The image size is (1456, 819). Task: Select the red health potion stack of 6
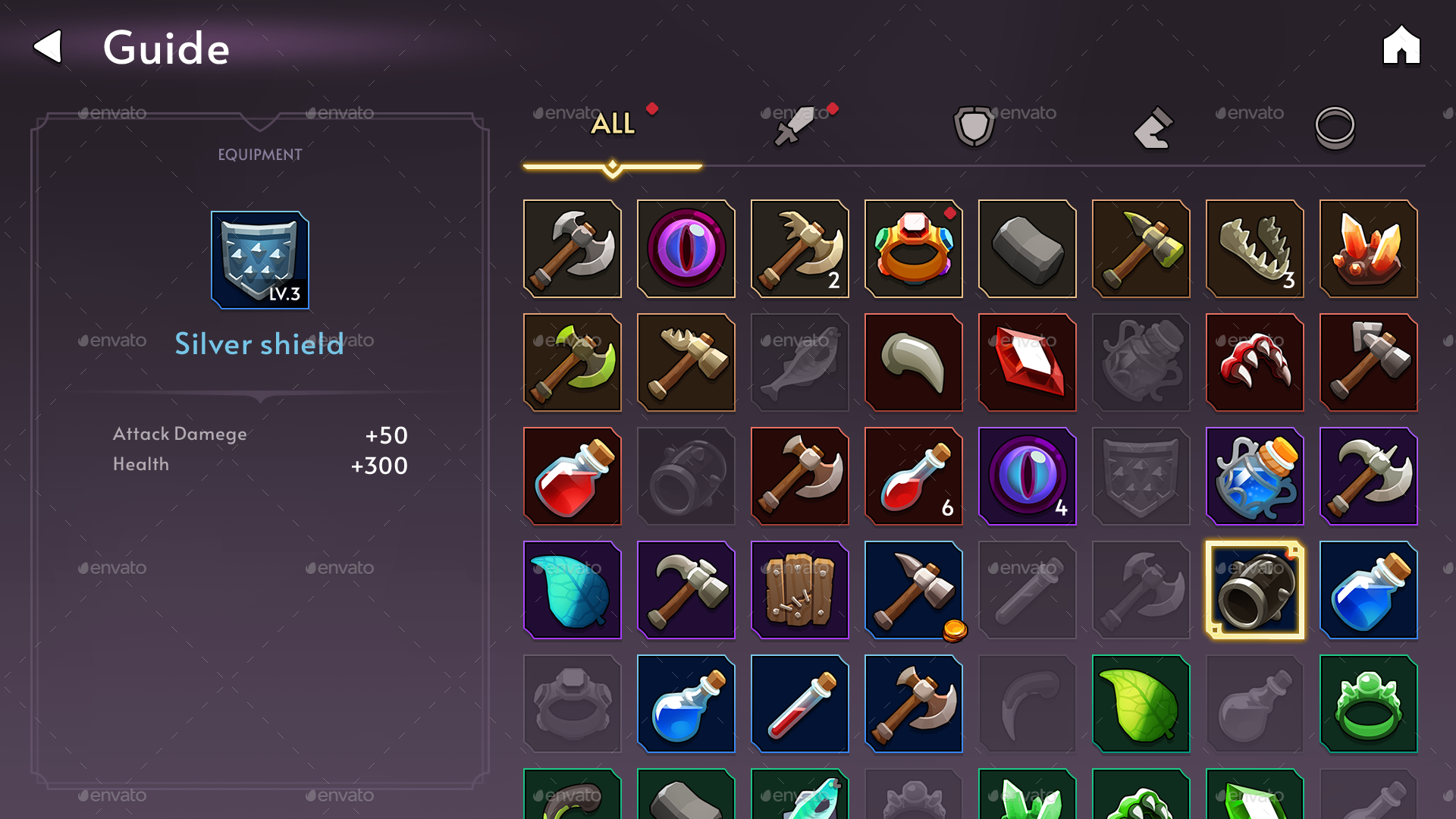[x=914, y=476]
